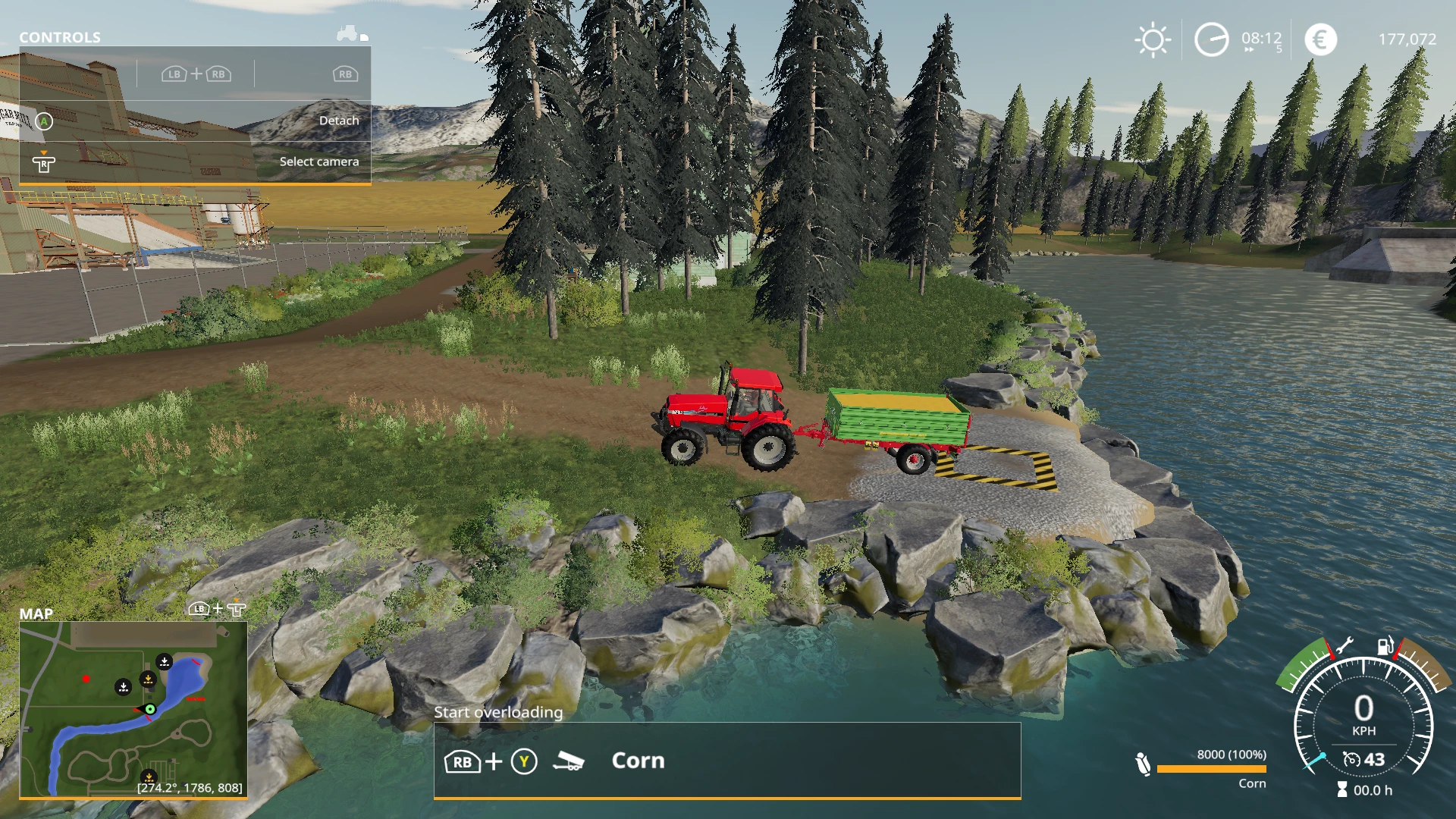Select the hourglass operating hours icon
Viewport: 1456px width, 819px height.
tap(1342, 790)
